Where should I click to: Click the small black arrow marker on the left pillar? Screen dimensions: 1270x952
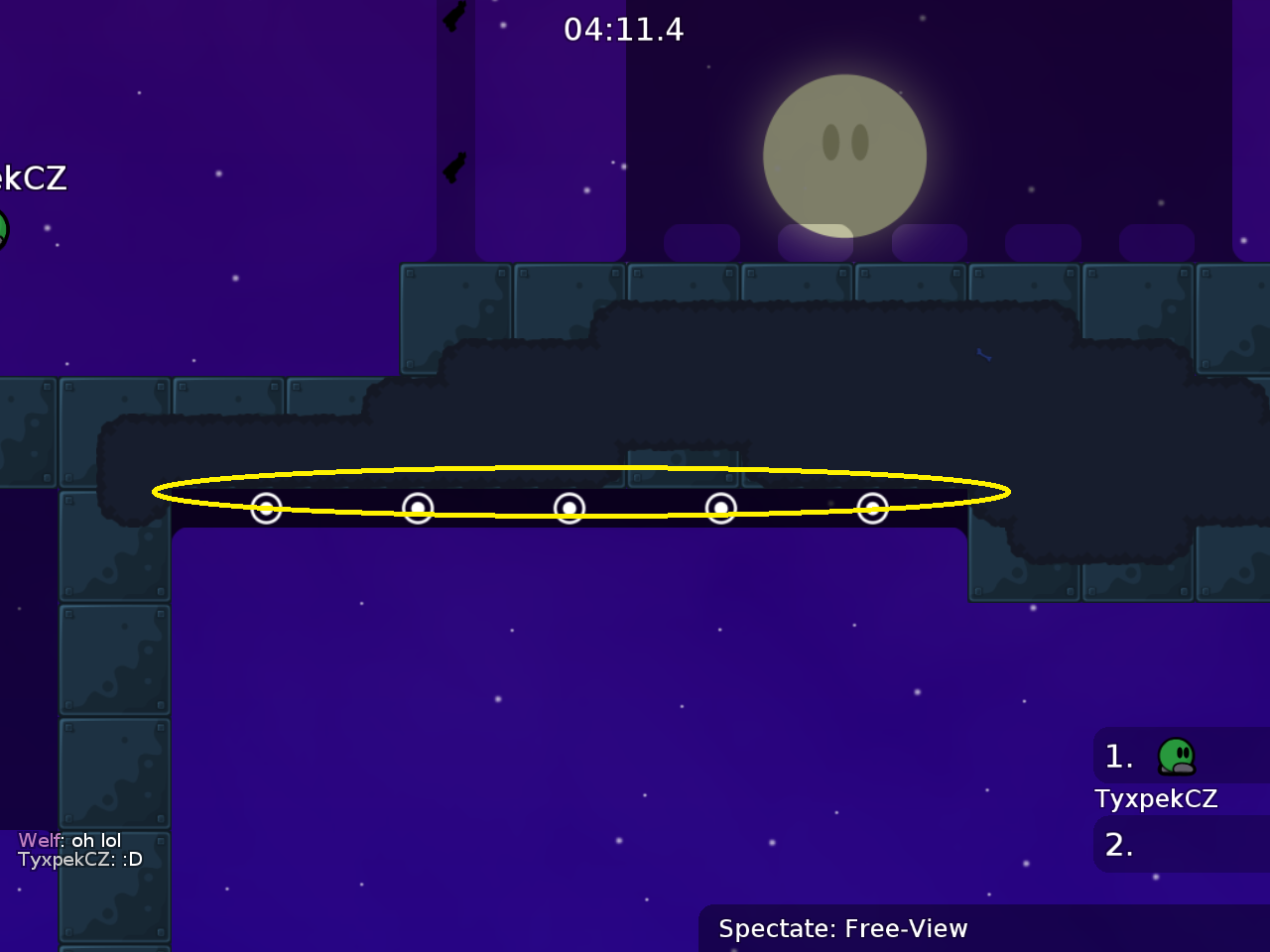click(452, 165)
